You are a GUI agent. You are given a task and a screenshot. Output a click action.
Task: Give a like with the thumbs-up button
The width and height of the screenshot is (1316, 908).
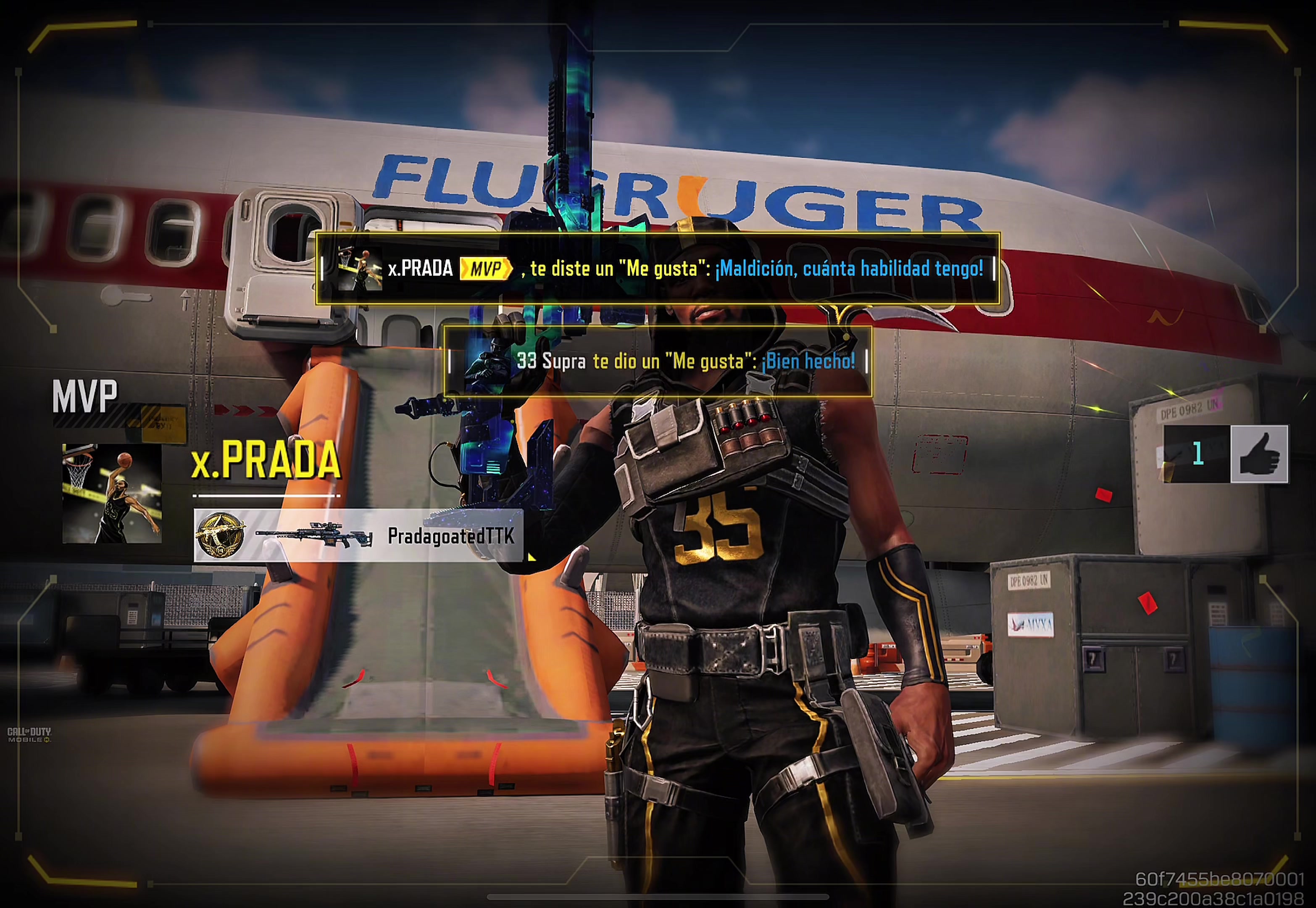pos(1258,454)
